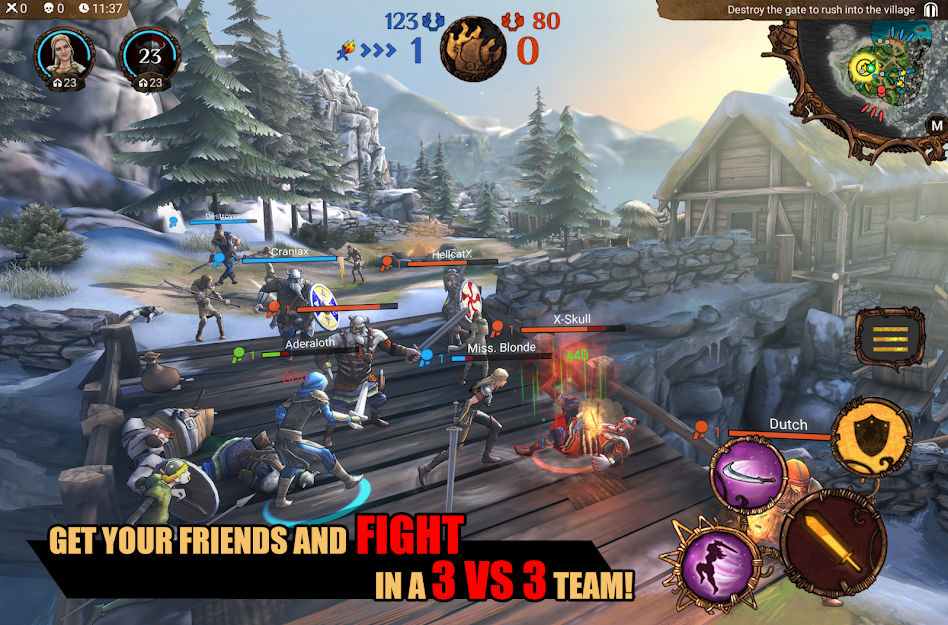Click the M map button
The height and width of the screenshot is (625, 948).
coord(936,125)
